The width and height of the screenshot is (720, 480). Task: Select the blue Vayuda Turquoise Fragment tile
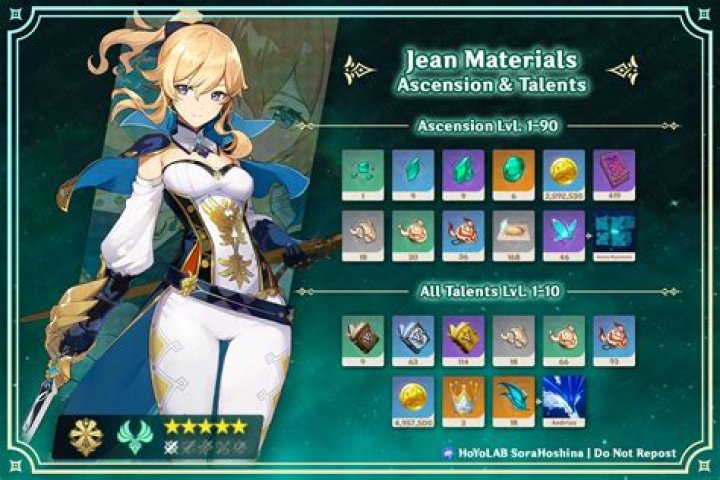(x=411, y=172)
